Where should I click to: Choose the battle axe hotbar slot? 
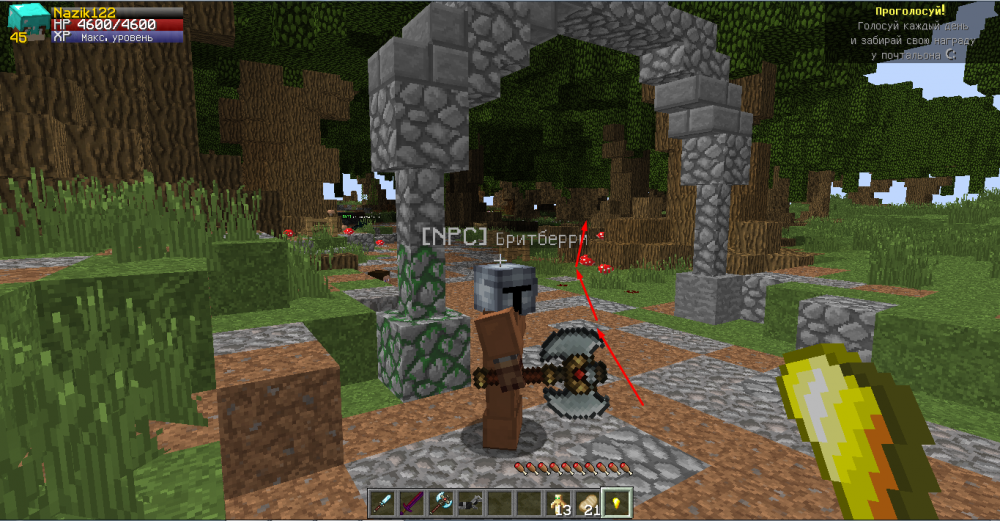coord(441,502)
